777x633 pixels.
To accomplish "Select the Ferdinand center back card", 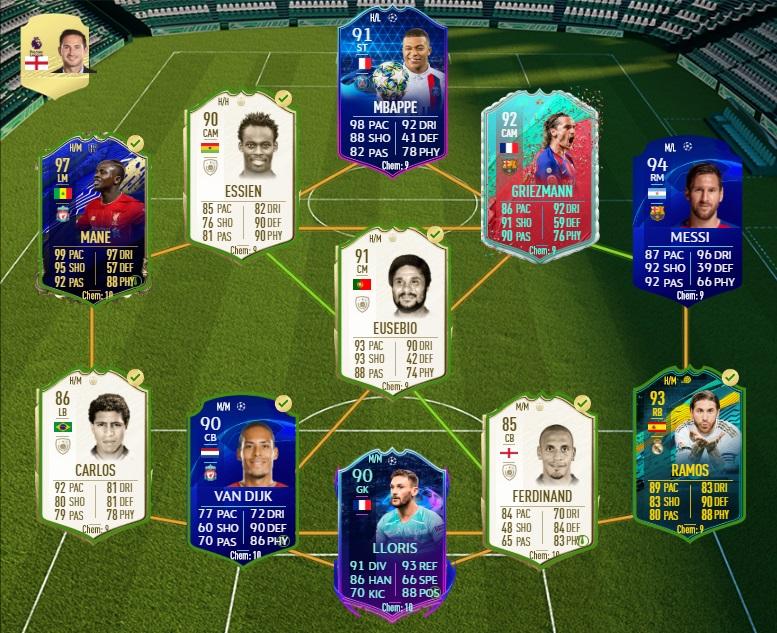I will pos(538,470).
